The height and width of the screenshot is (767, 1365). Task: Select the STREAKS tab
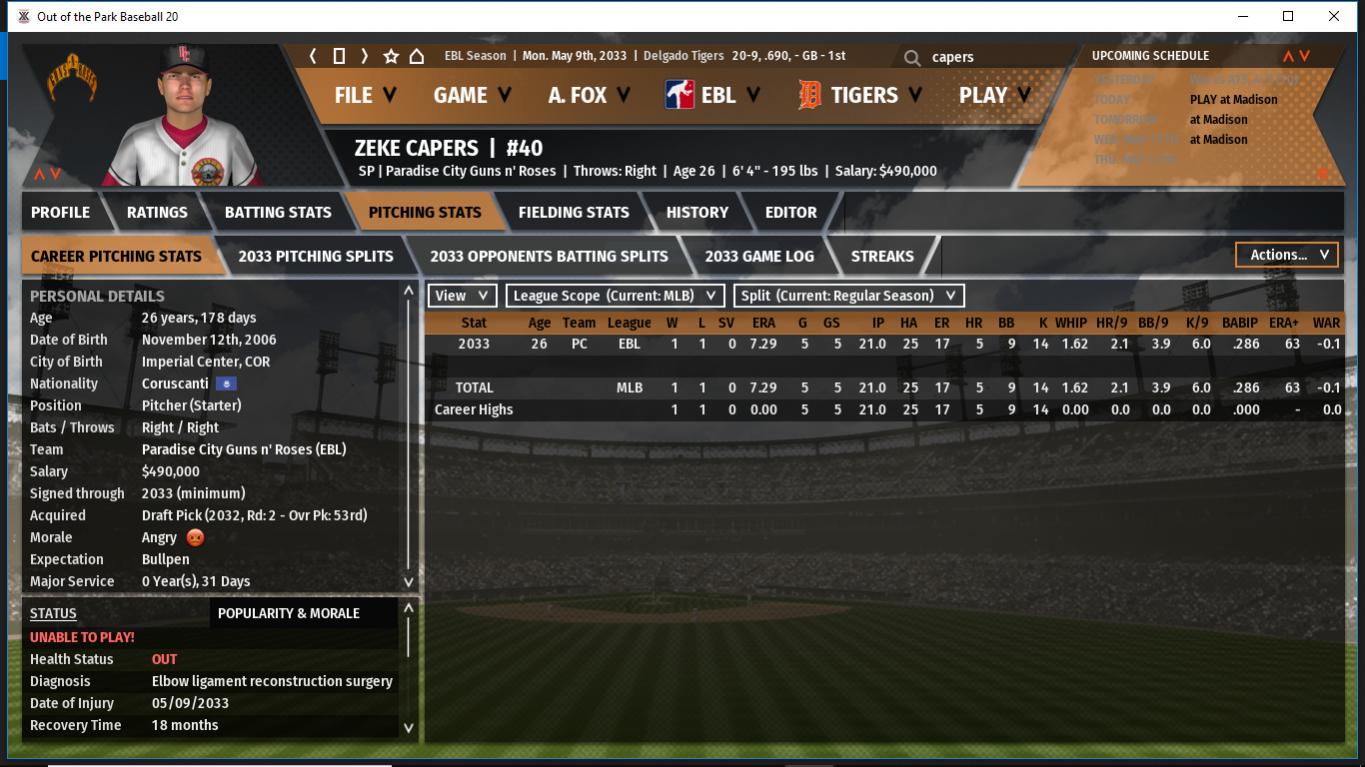click(x=882, y=256)
